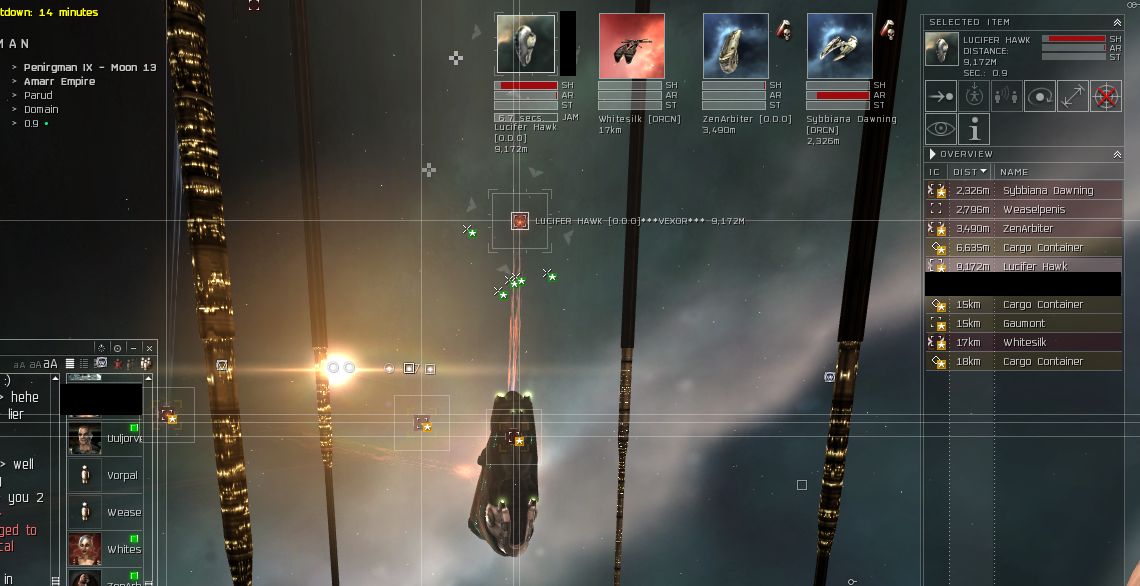The height and width of the screenshot is (586, 1140).
Task: Collapse the Selected Item panel
Action: (1116, 22)
